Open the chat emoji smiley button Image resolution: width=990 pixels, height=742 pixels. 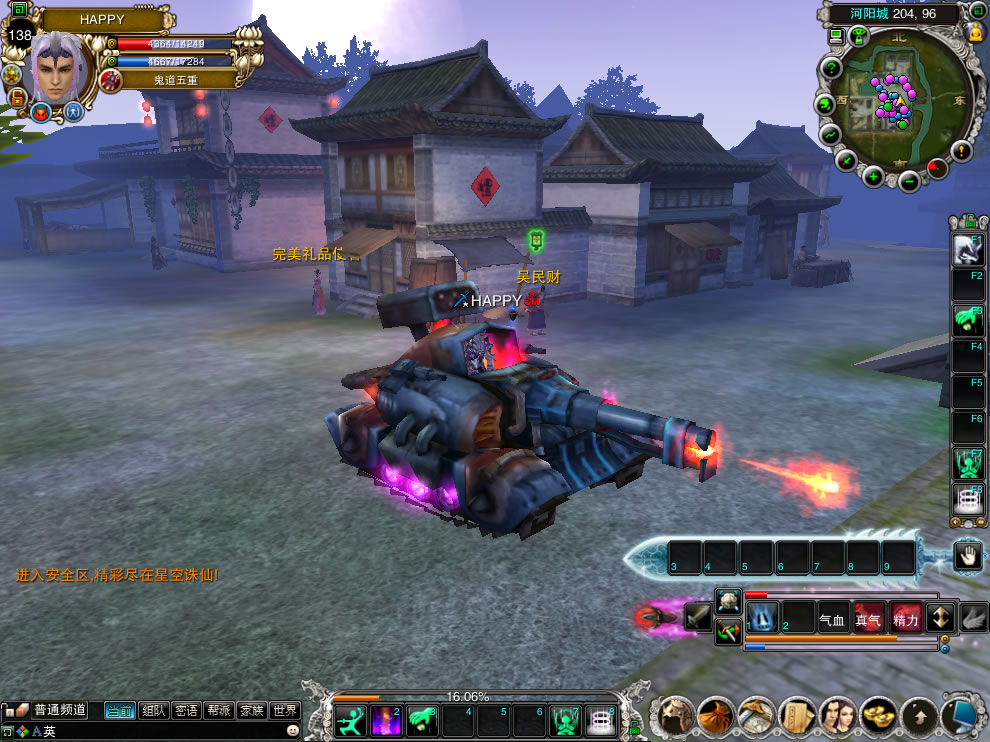click(292, 731)
